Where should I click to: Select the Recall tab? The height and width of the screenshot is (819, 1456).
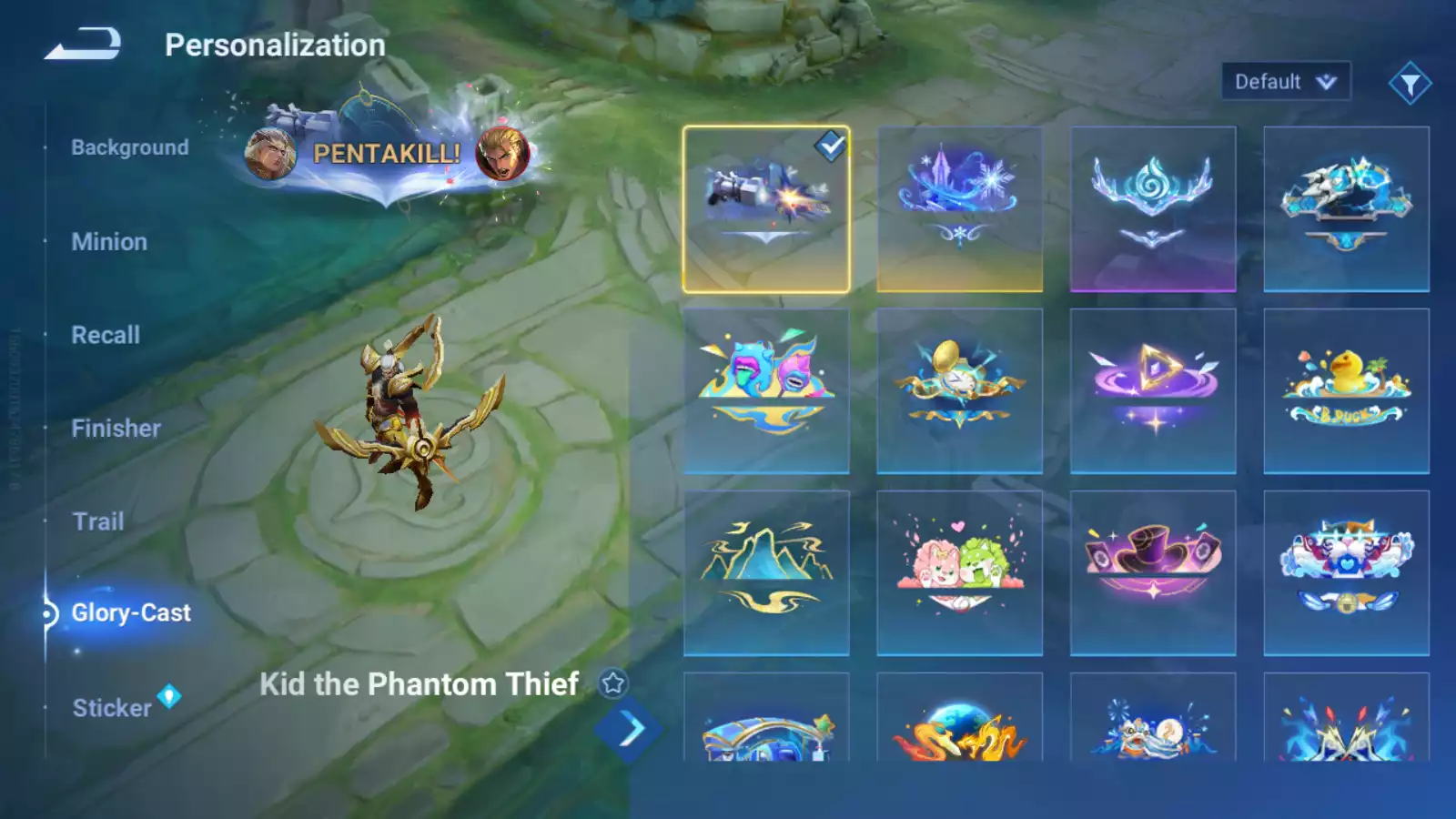pyautogui.click(x=106, y=335)
